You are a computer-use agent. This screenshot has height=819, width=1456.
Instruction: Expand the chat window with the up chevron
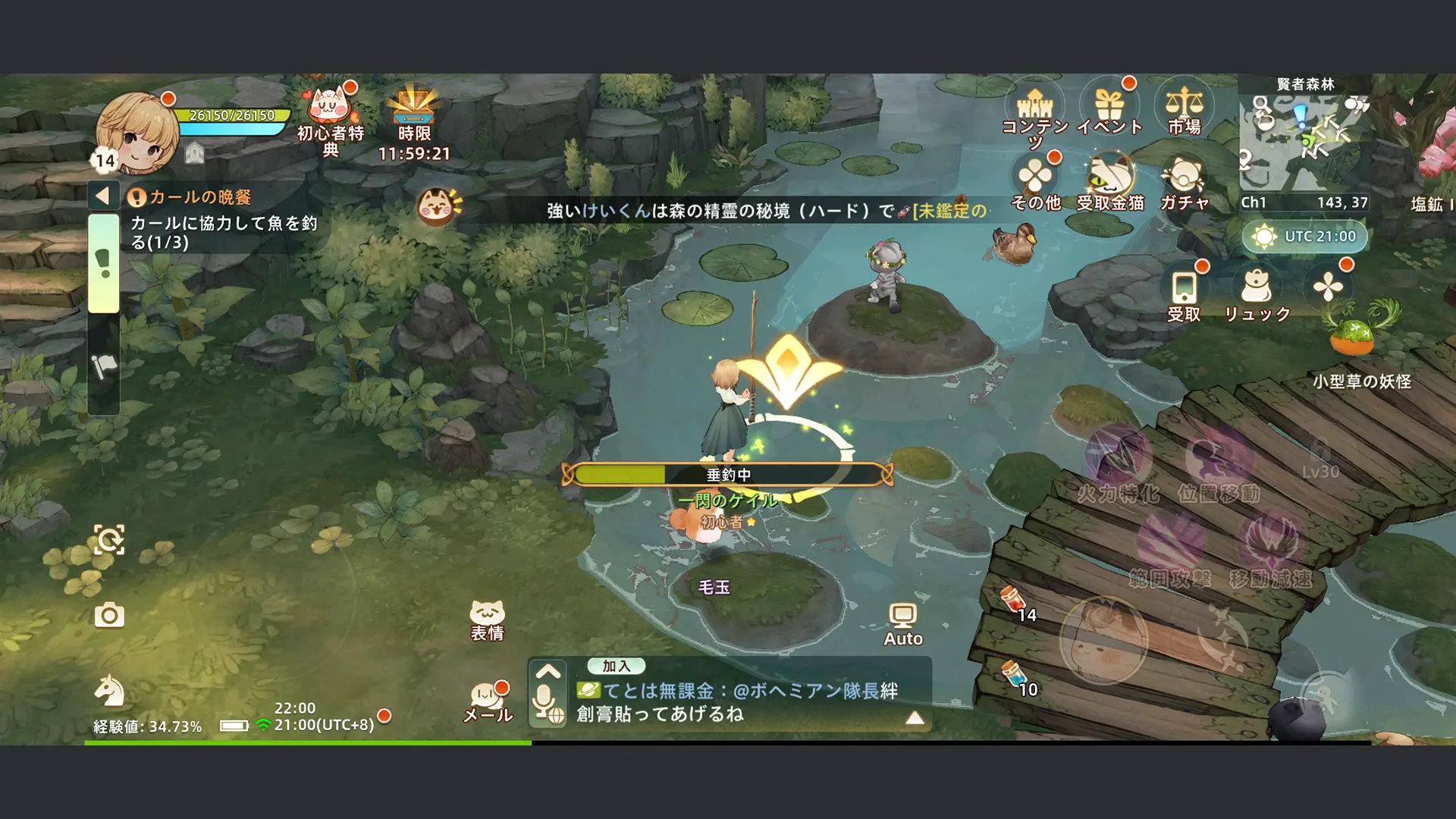[546, 672]
